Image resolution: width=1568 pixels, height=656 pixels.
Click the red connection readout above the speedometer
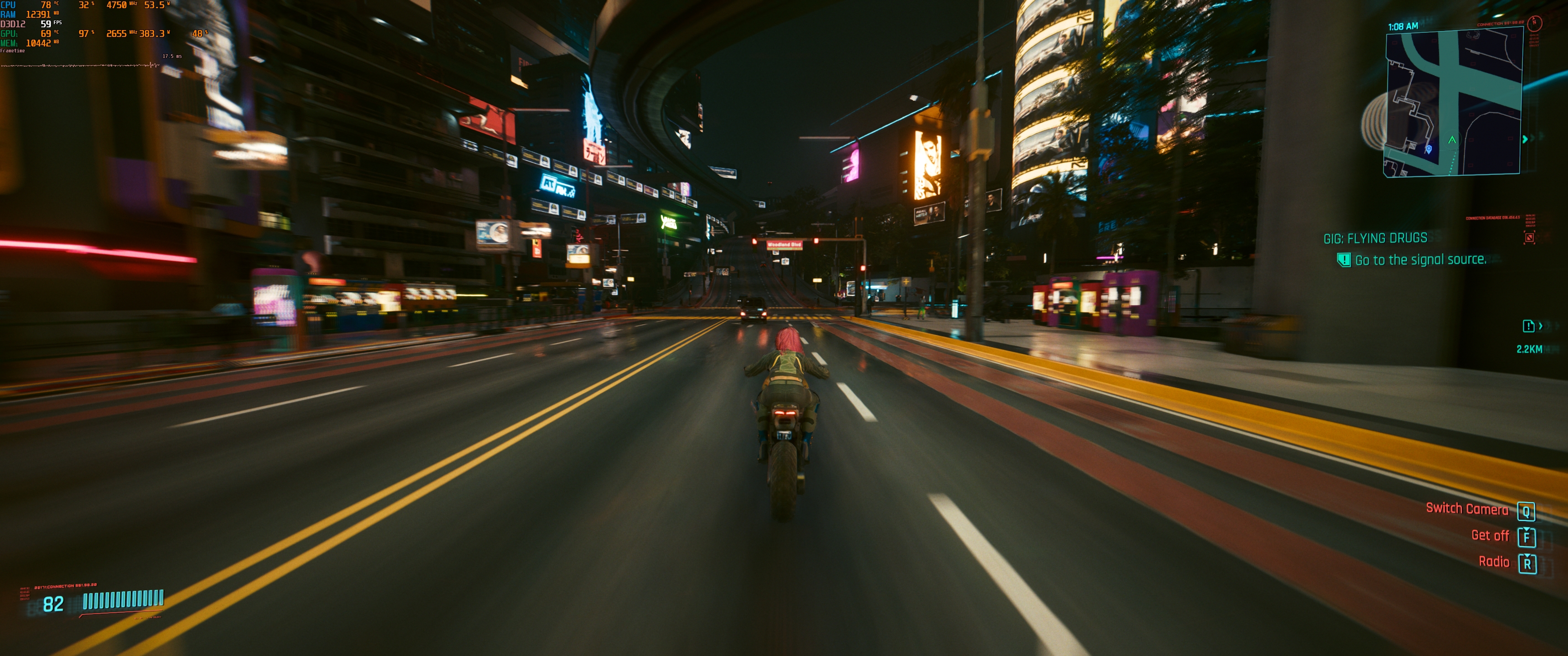tap(65, 586)
